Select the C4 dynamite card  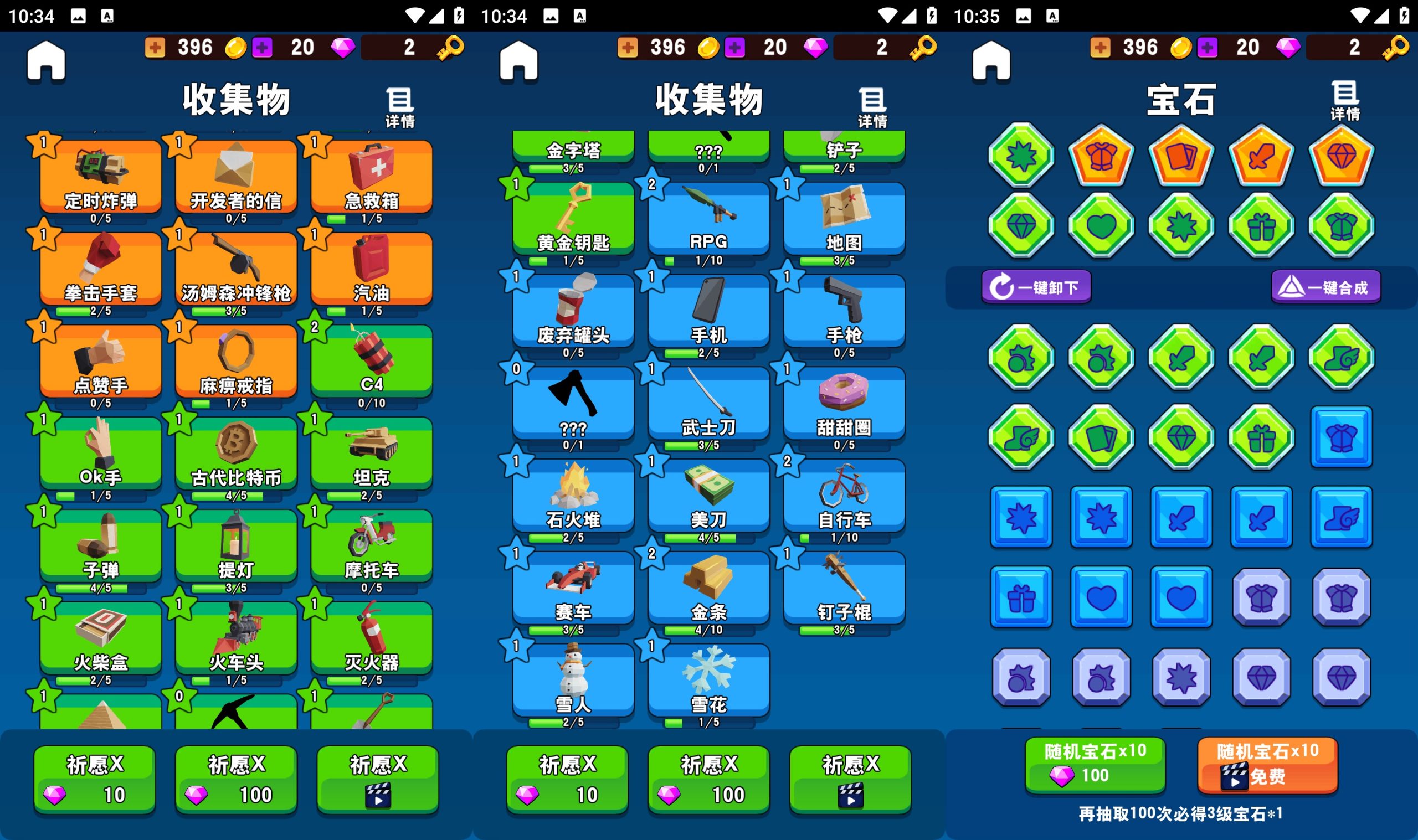point(371,362)
